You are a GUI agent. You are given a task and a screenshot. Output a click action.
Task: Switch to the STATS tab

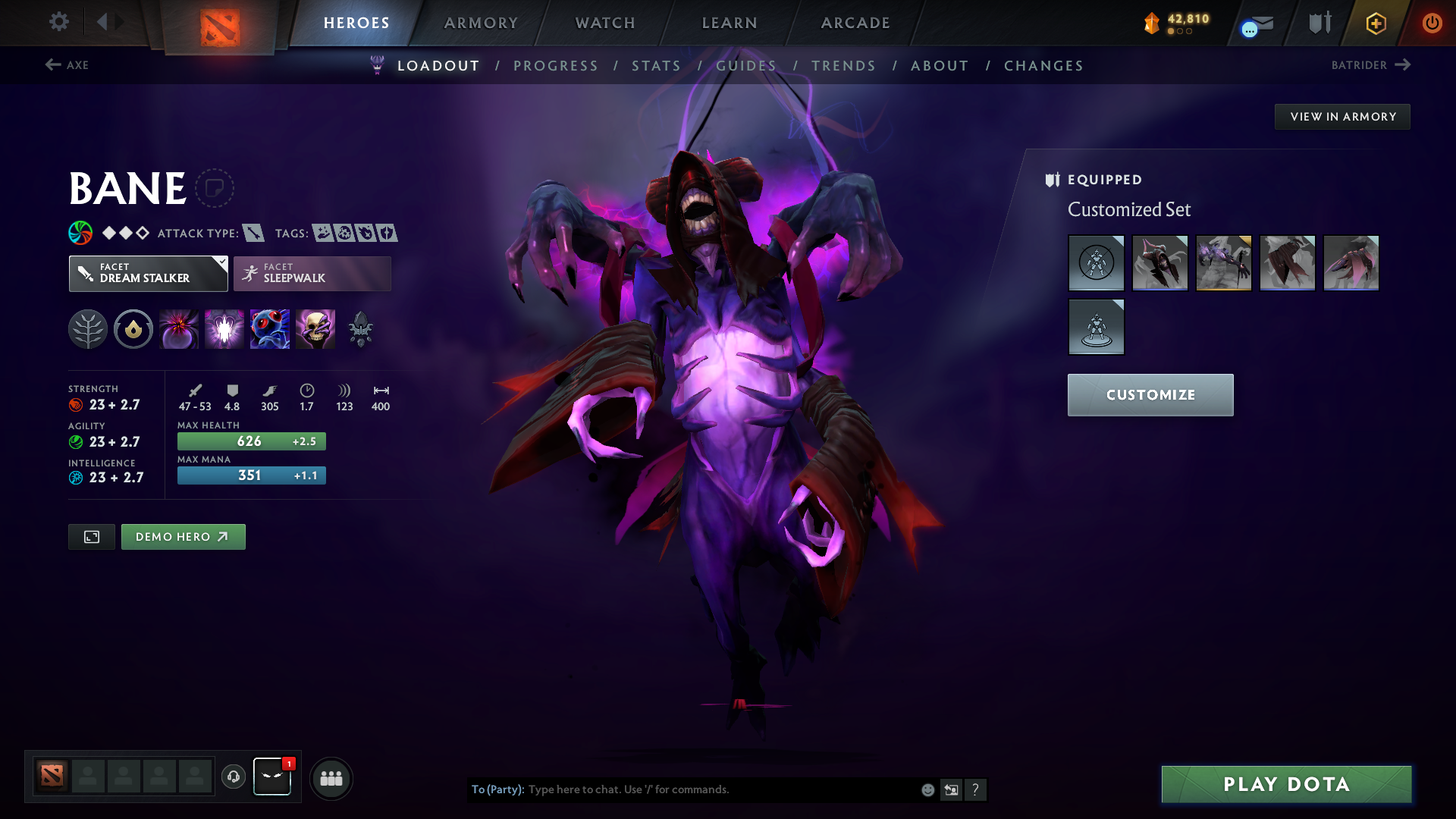[x=657, y=66]
